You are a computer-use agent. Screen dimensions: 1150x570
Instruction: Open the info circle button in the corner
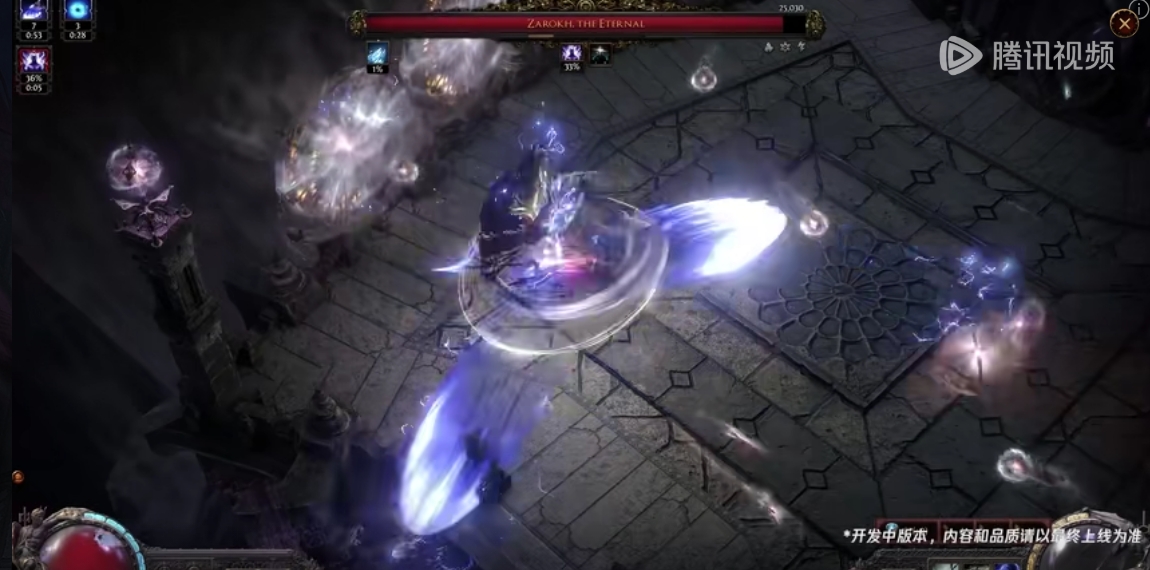[1139, 7]
